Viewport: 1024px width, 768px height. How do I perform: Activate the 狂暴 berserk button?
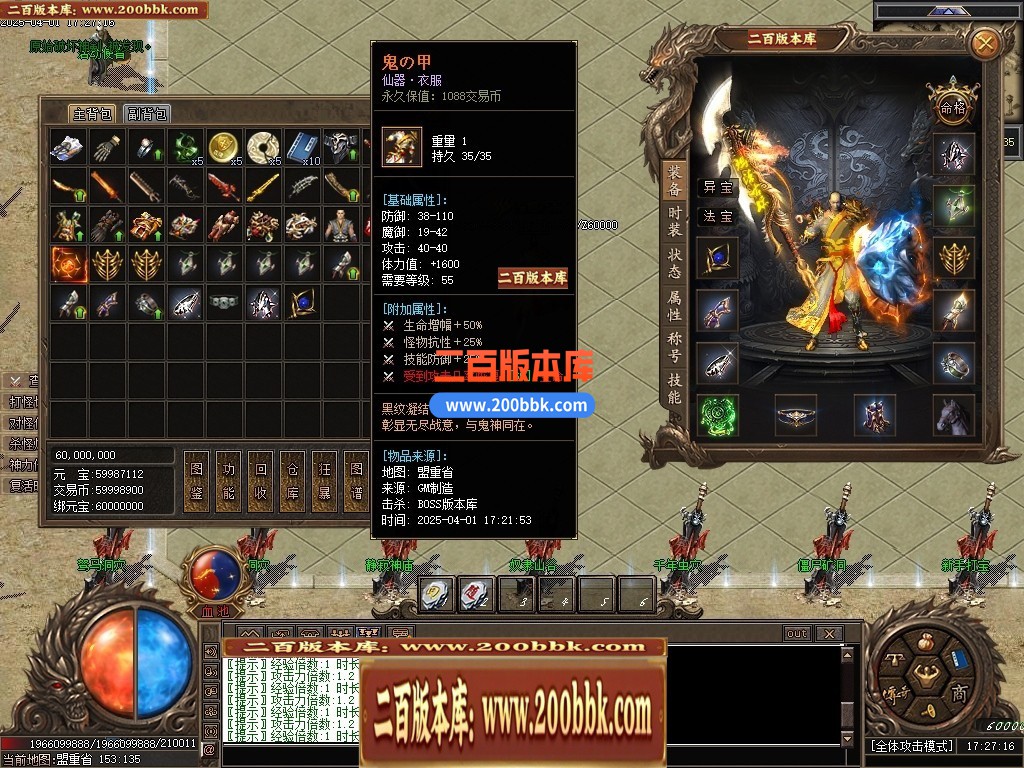(324, 481)
